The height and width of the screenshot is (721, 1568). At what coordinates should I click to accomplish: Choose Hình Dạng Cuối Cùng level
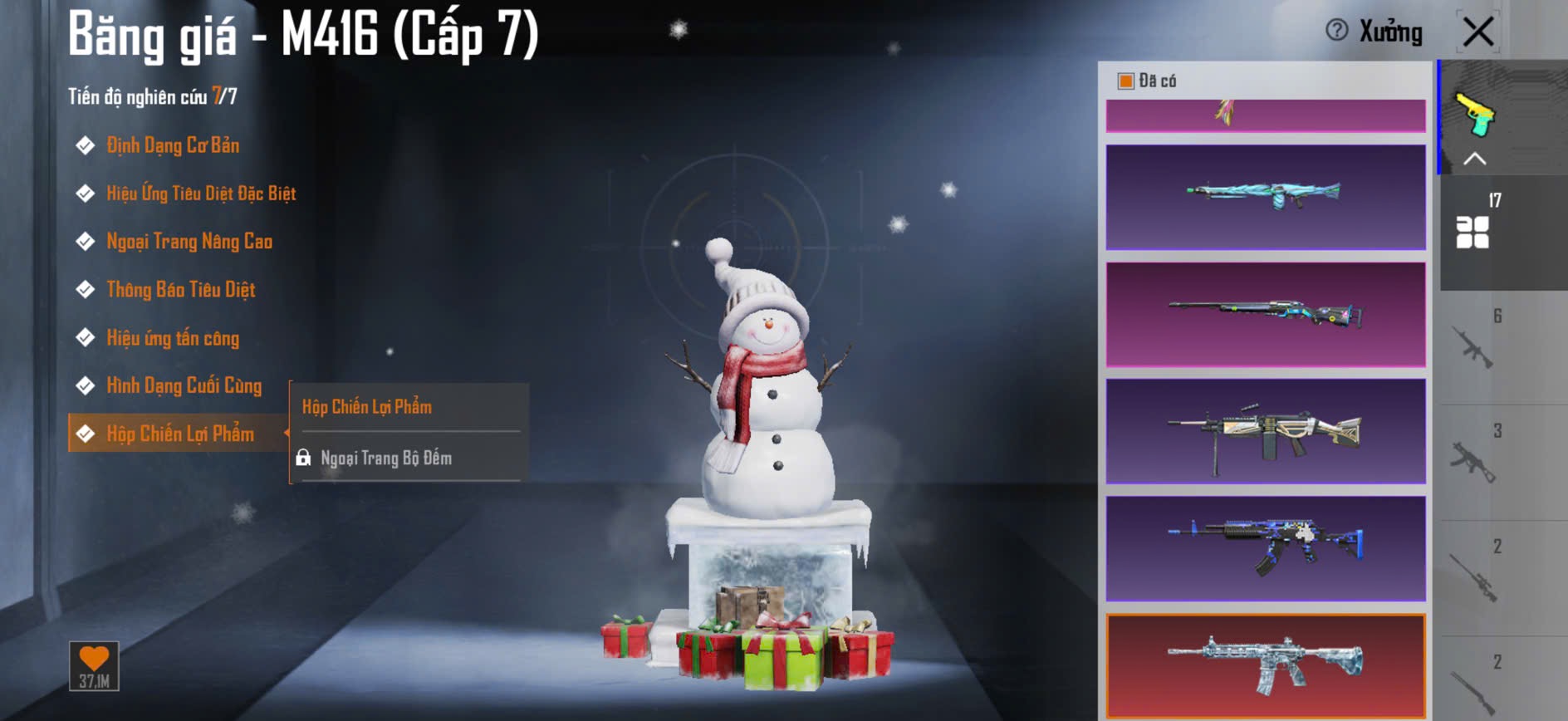[x=184, y=386]
